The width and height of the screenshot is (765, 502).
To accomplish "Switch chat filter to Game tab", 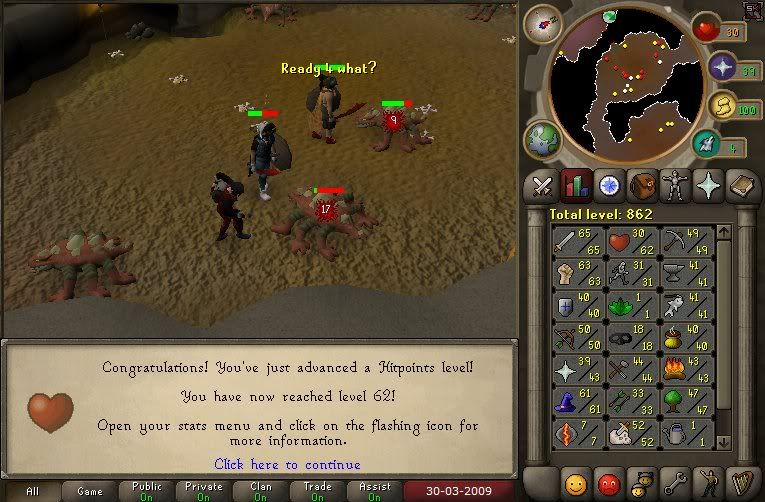I will tap(90, 492).
